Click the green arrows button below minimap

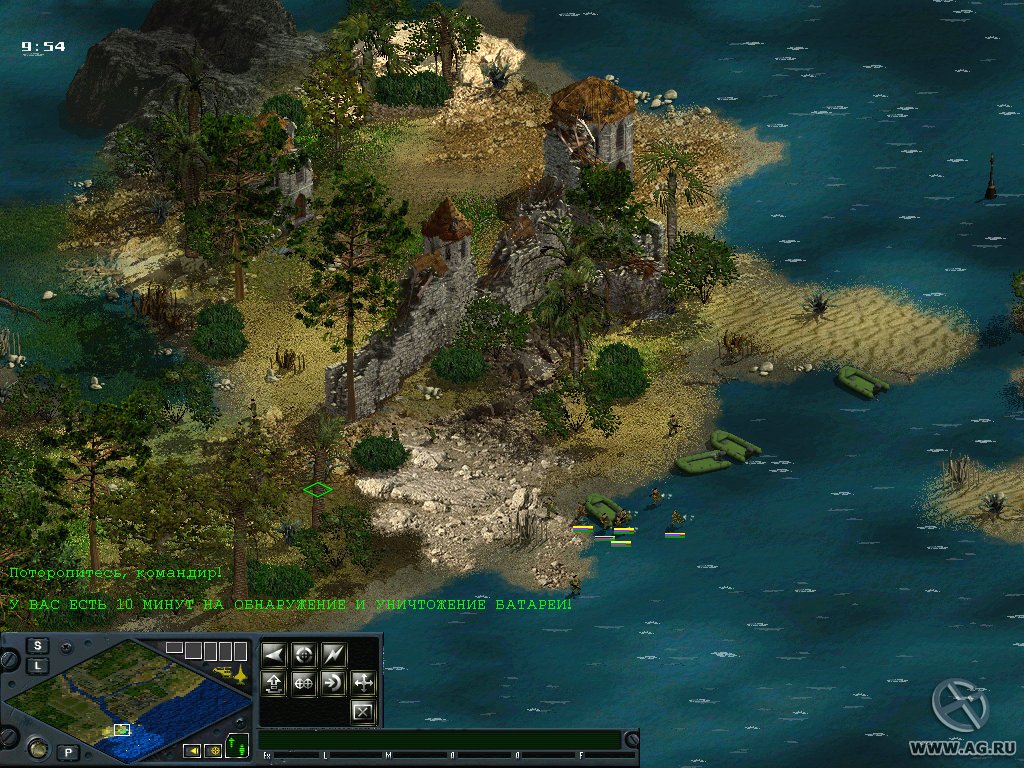coord(238,746)
